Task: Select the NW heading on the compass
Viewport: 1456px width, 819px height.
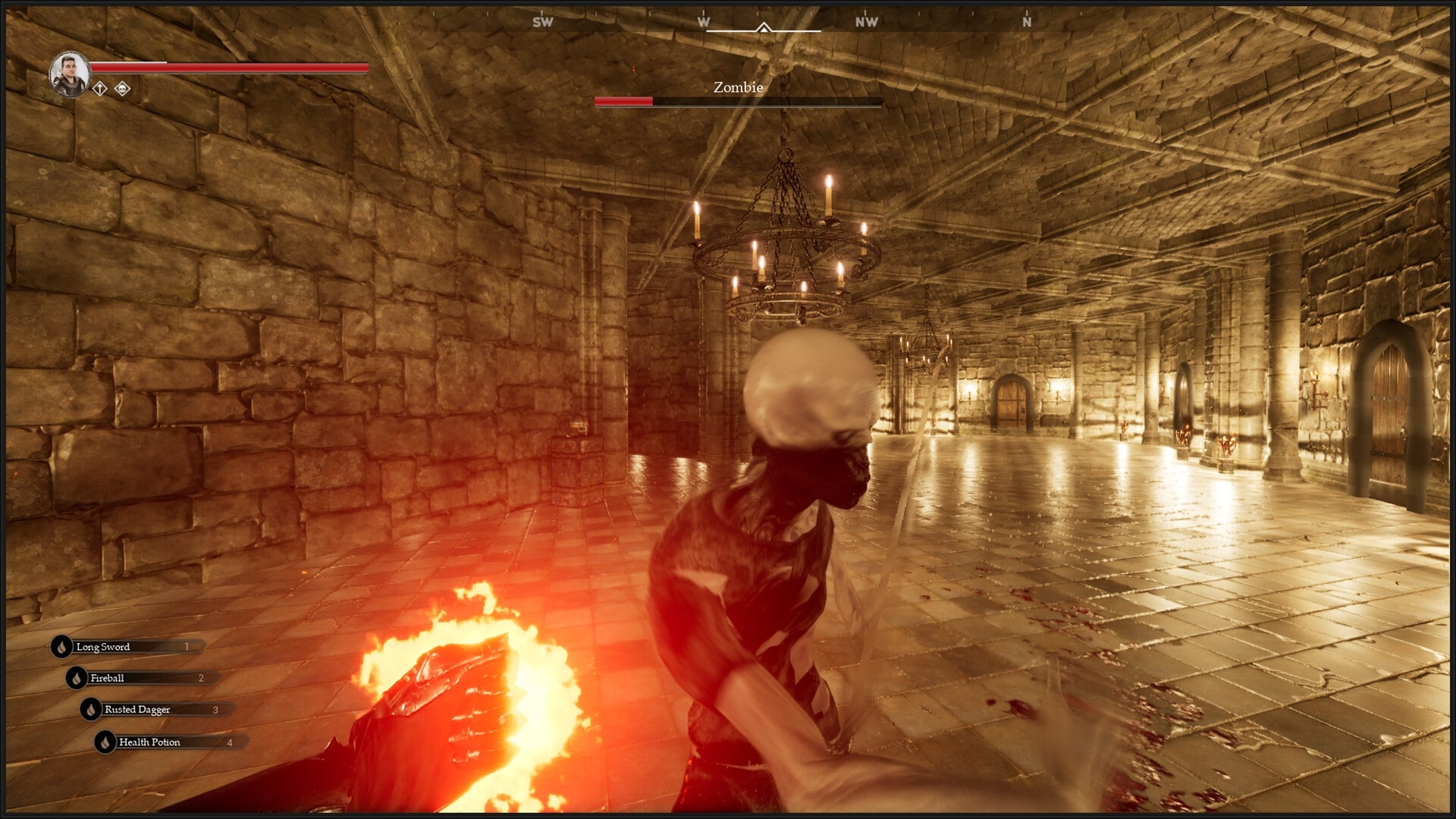Action: coord(866,22)
